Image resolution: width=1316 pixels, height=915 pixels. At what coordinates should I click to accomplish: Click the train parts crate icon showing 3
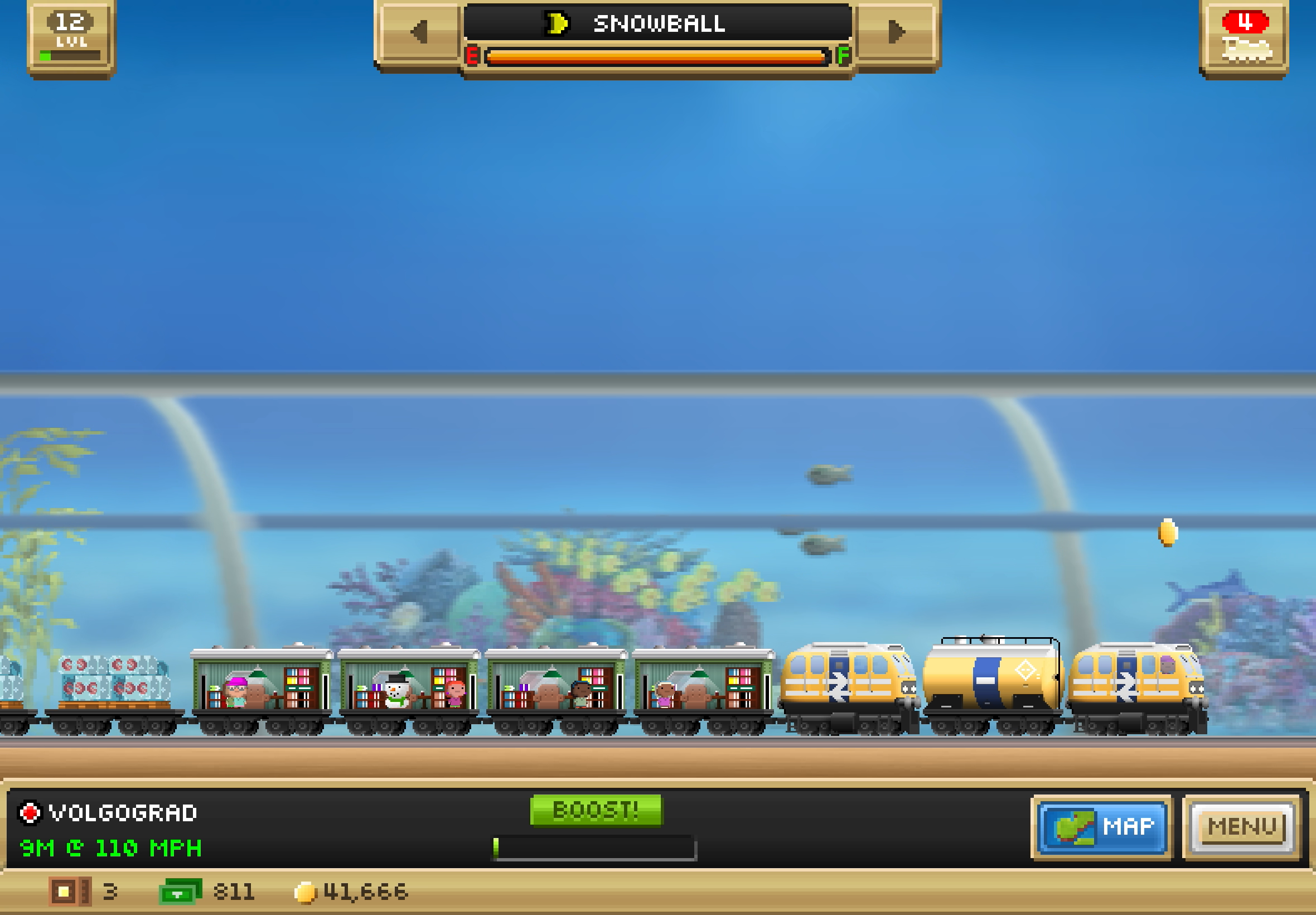pos(69,890)
